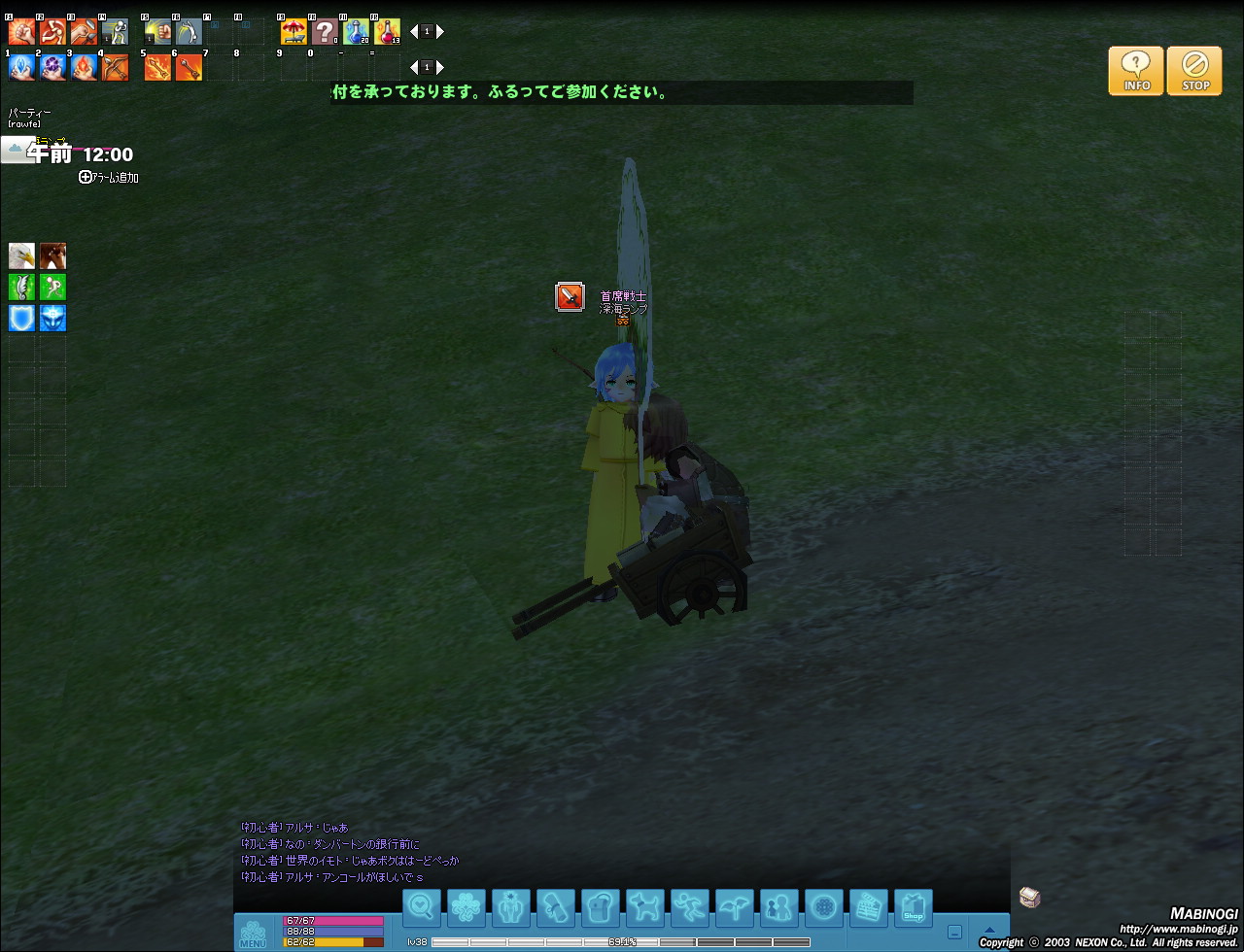
Task: Open the pet menu with the dog icon
Action: click(644, 908)
